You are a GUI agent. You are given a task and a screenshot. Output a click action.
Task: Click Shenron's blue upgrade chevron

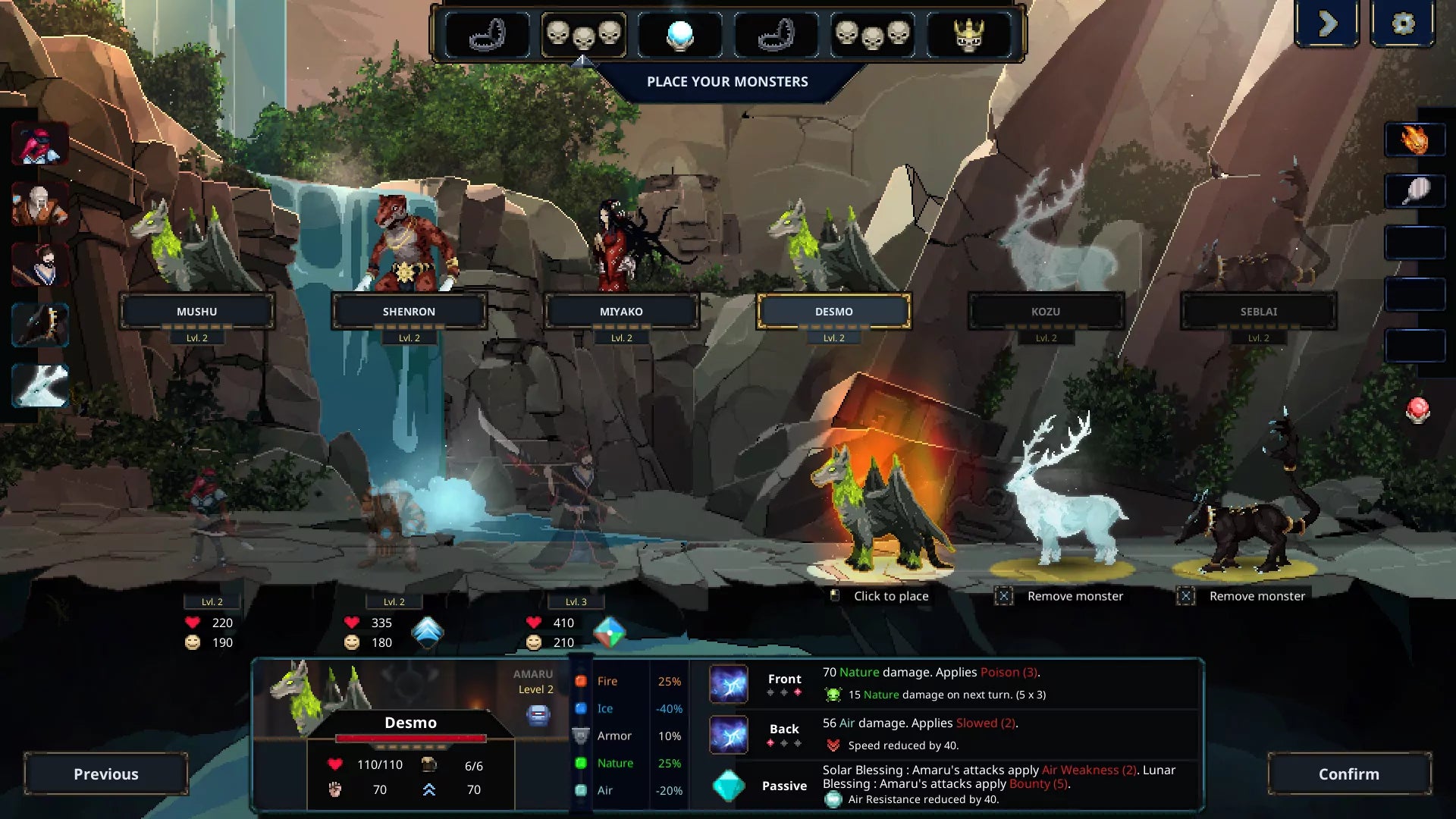pos(429,632)
